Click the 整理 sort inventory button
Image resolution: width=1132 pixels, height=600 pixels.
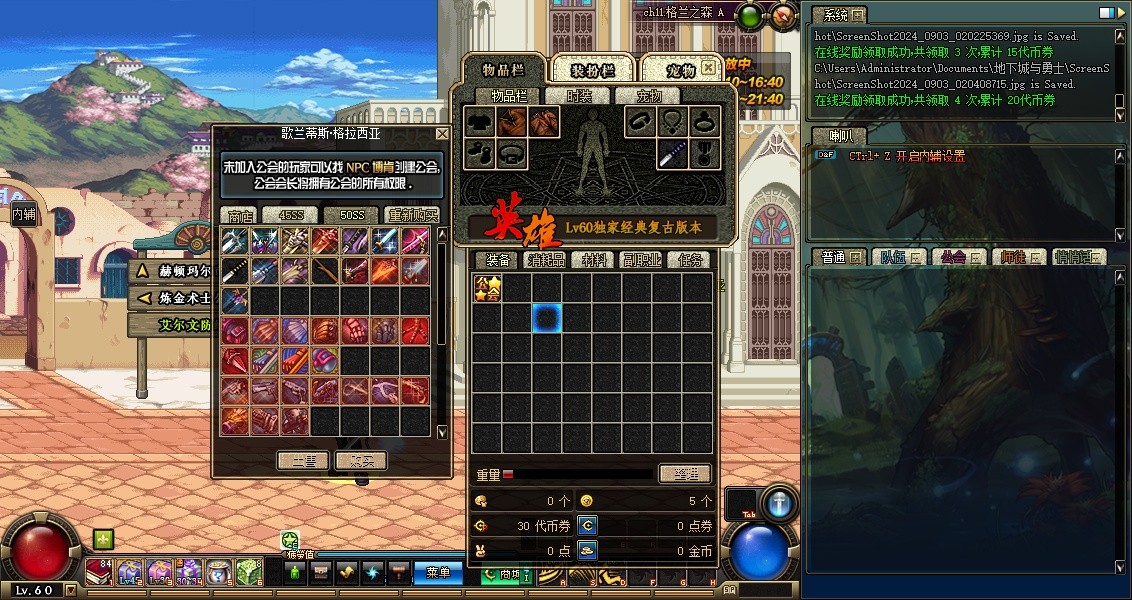click(x=685, y=474)
